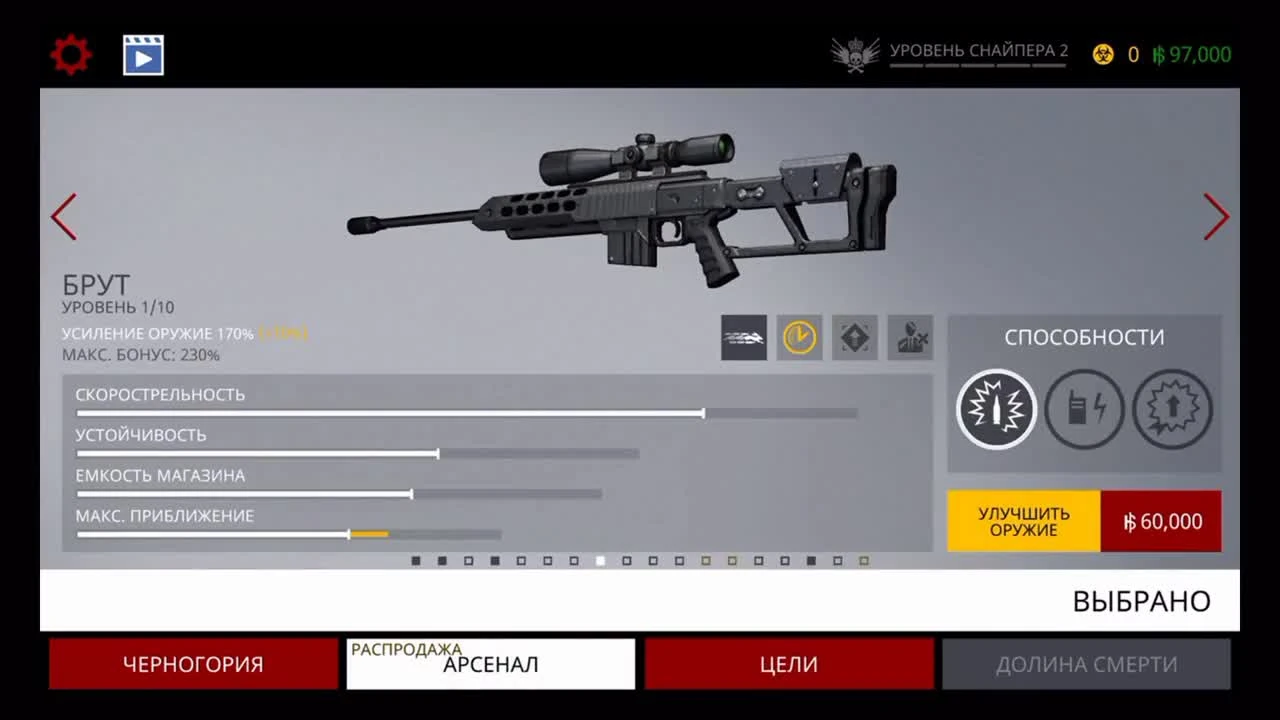Select the highlighted page indicator dot

click(598, 562)
